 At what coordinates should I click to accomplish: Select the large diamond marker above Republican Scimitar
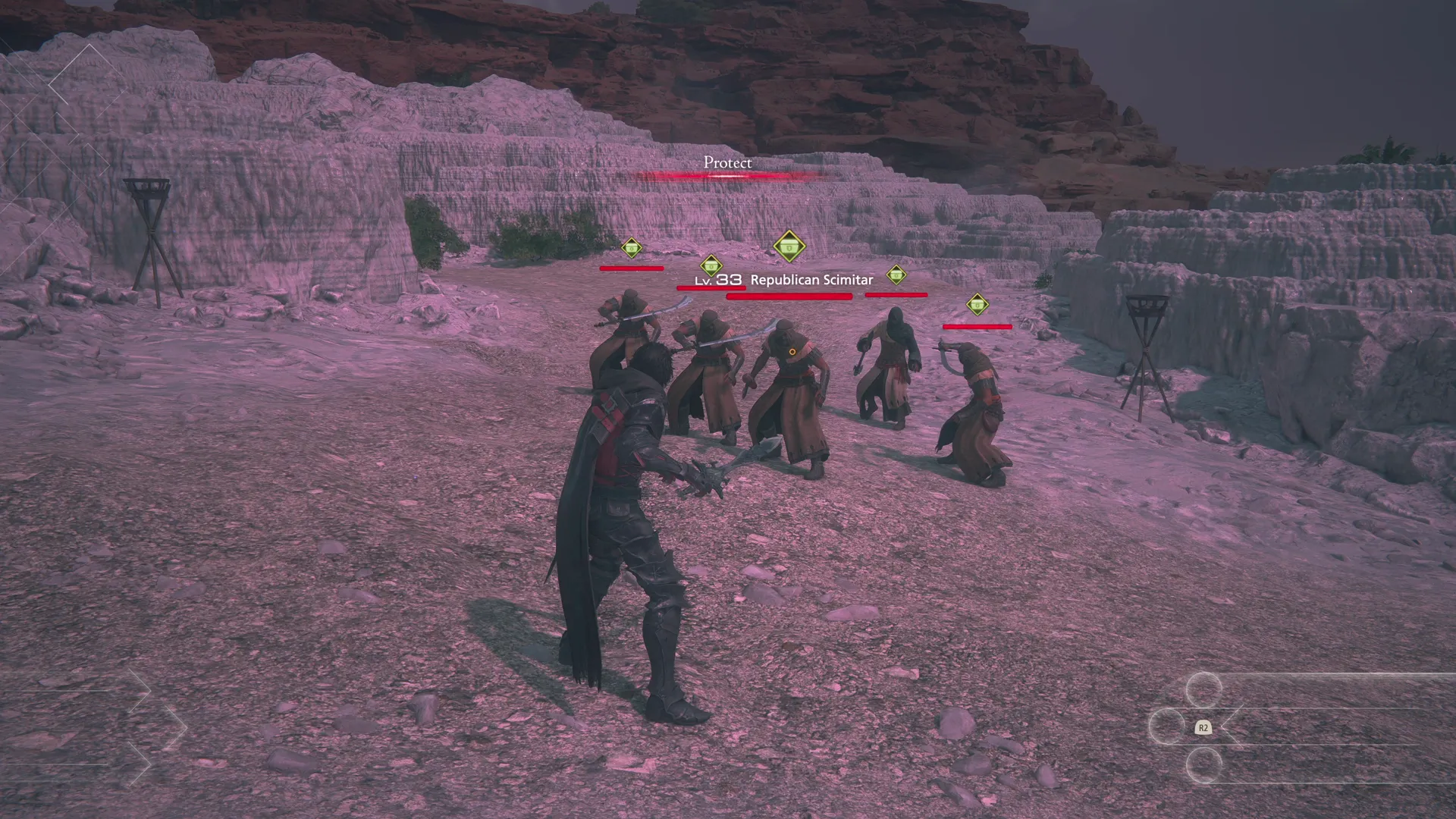coord(789,246)
